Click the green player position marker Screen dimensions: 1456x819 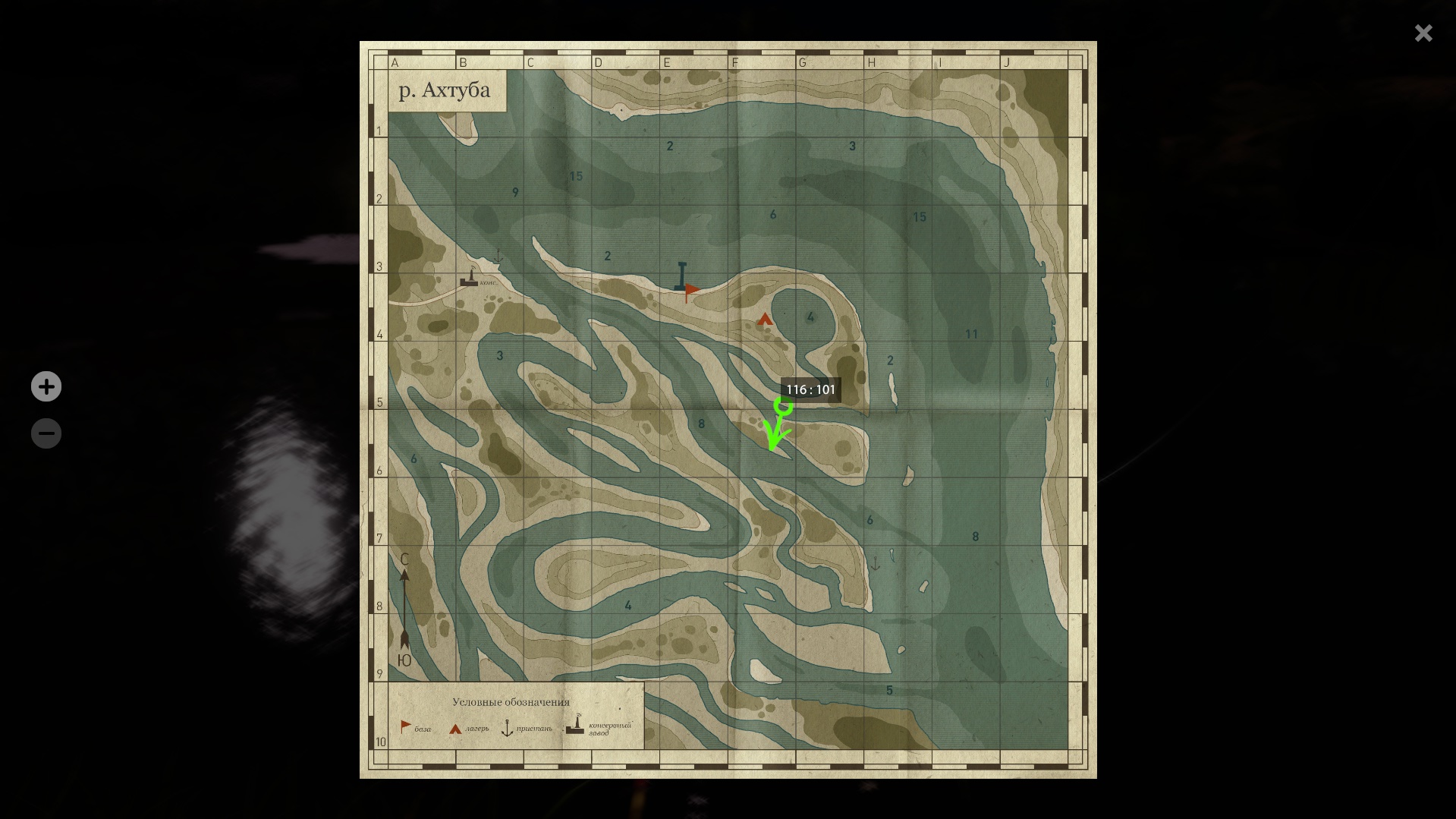pos(783,408)
